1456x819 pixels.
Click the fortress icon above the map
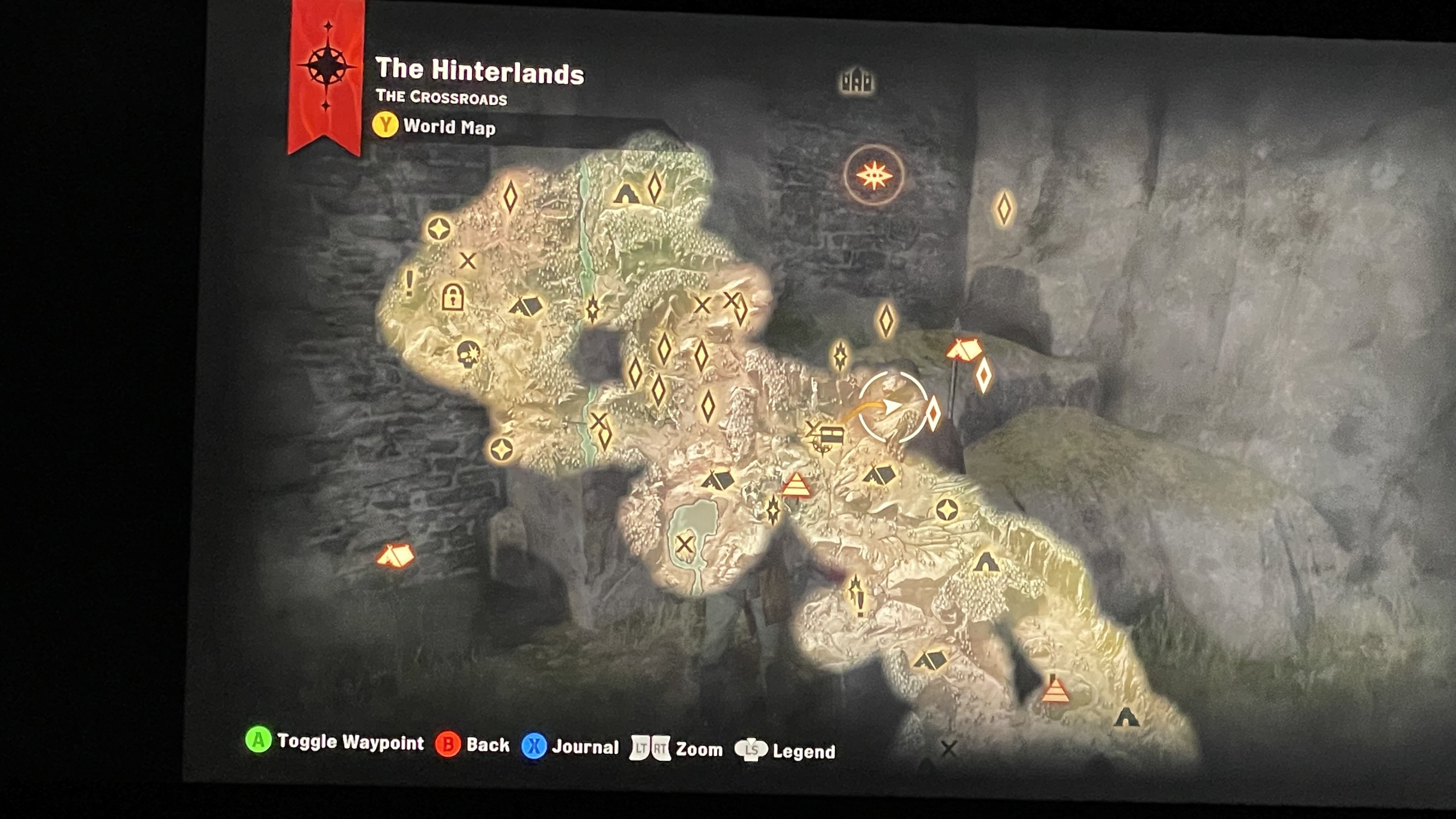(x=856, y=82)
